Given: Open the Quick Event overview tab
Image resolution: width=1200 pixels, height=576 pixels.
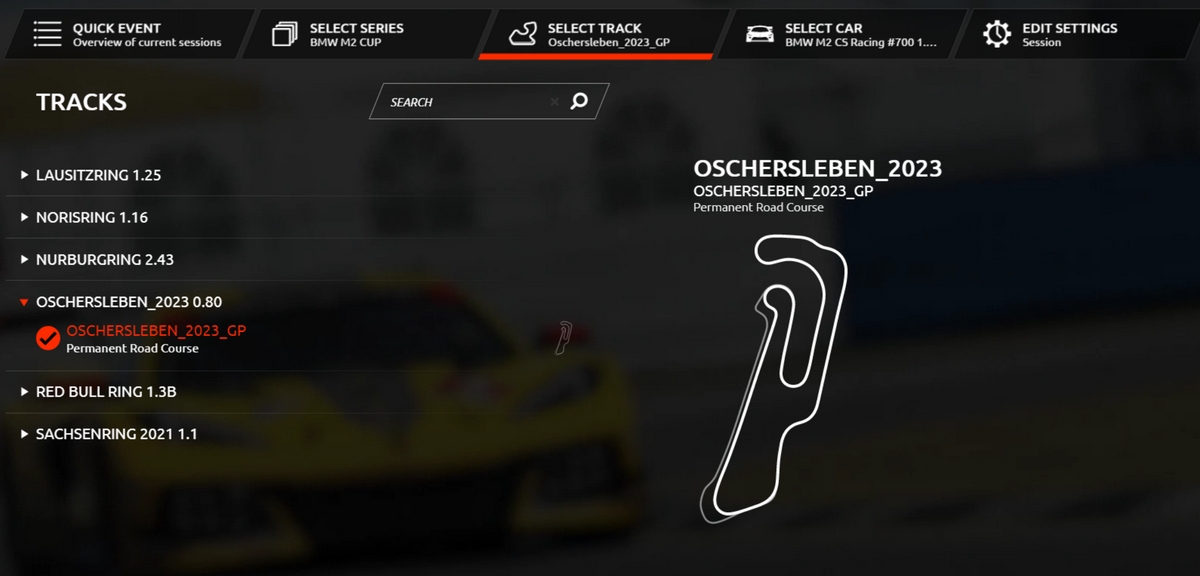Looking at the screenshot, I should (125, 35).
